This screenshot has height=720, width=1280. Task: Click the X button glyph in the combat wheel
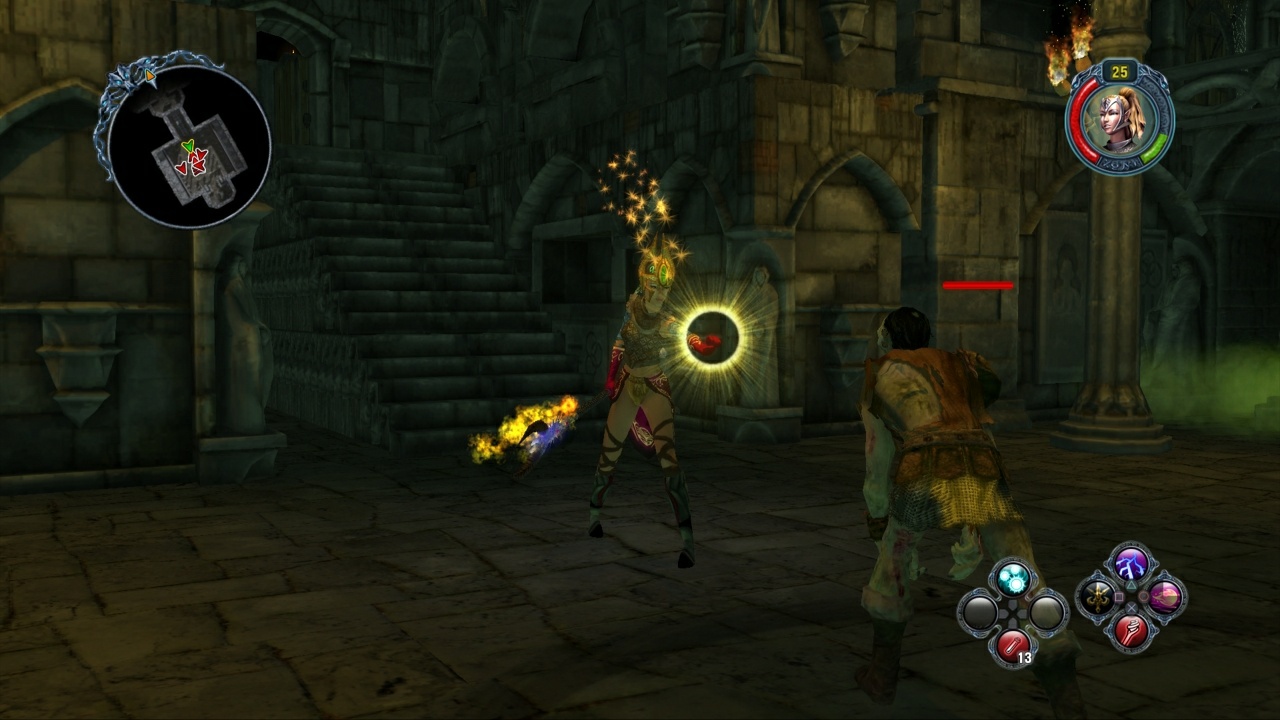(1131, 607)
